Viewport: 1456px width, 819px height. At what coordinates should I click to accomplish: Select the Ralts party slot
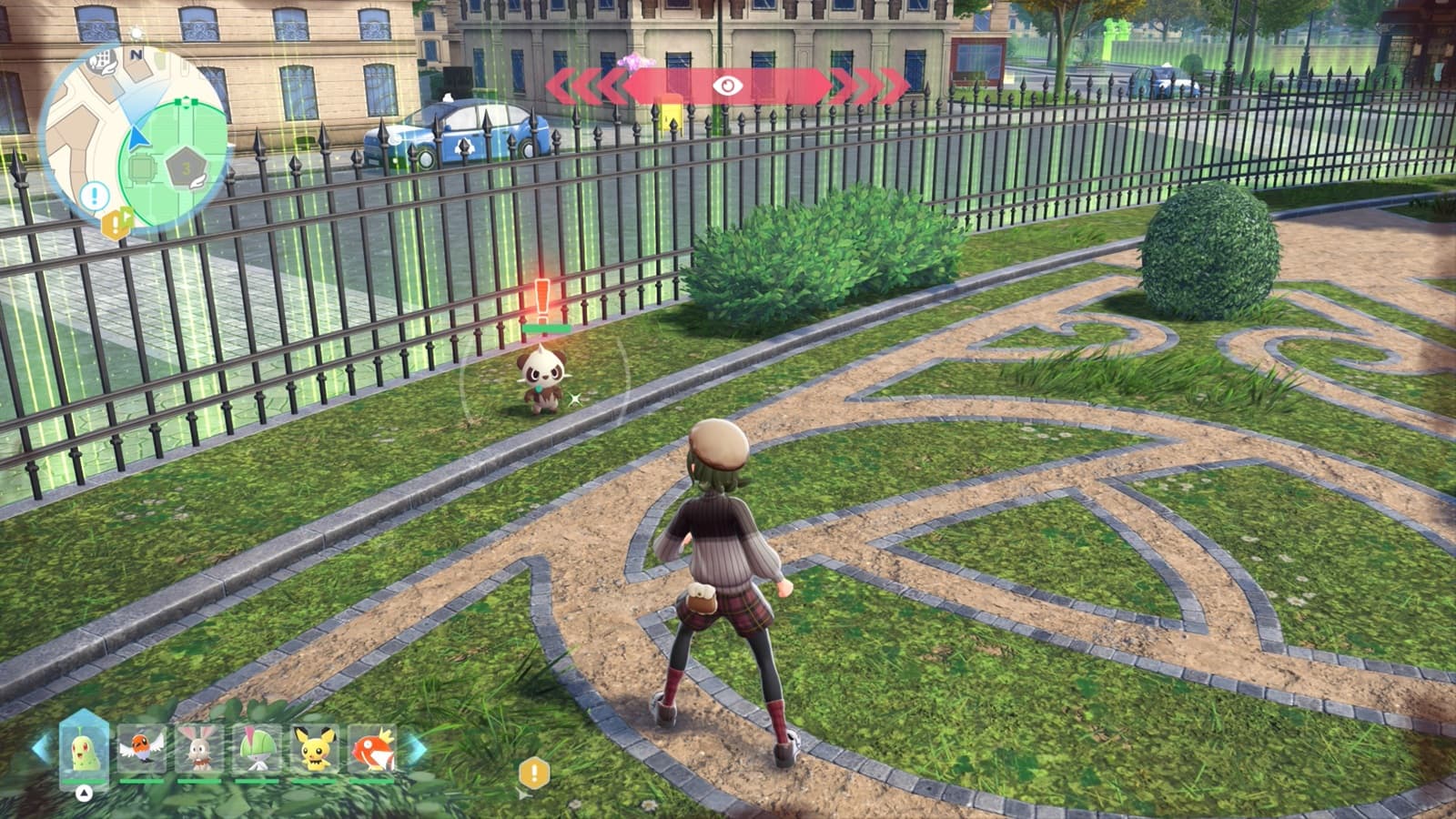(x=257, y=748)
